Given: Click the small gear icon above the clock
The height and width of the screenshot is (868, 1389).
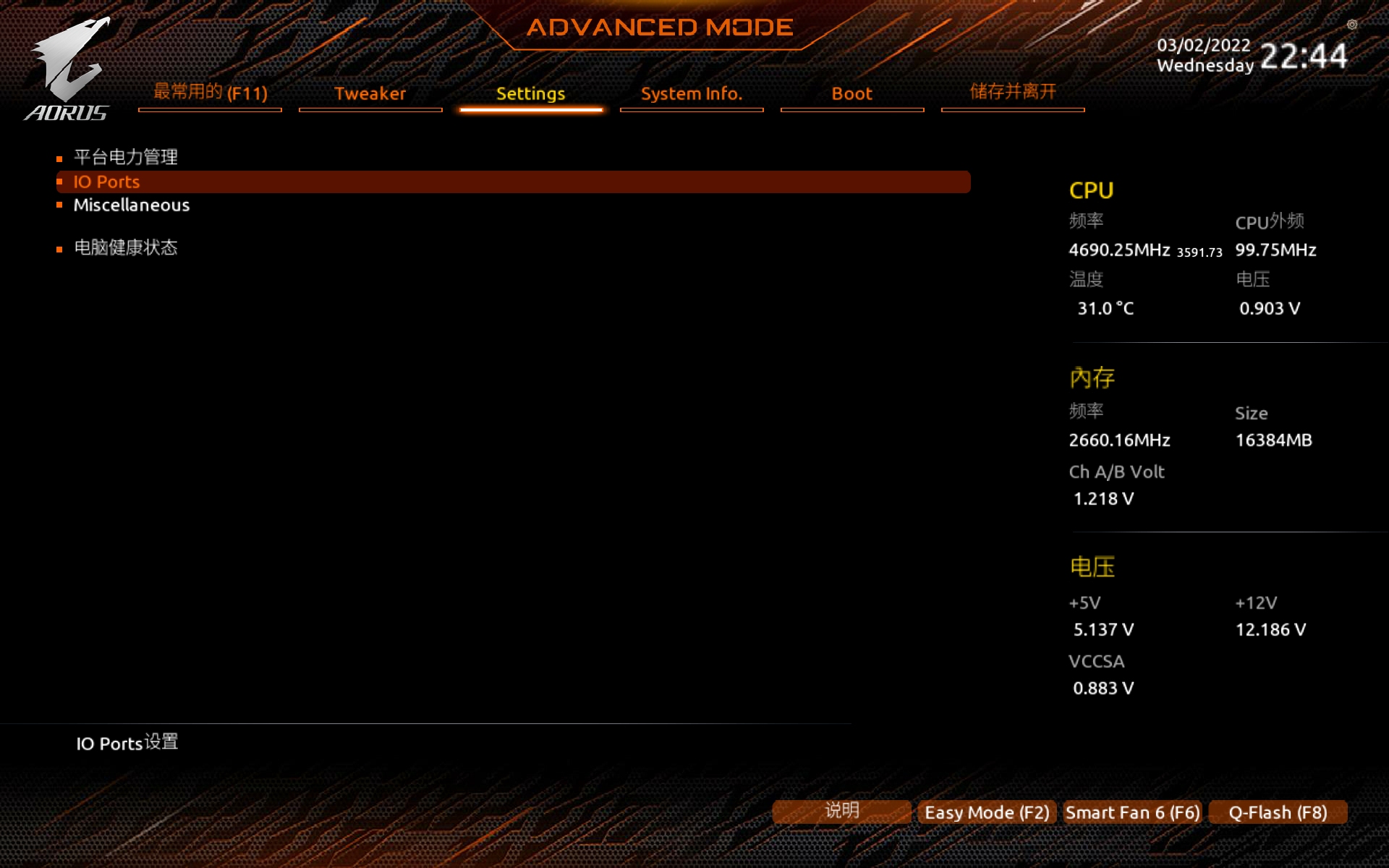Looking at the screenshot, I should pyautogui.click(x=1351, y=25).
